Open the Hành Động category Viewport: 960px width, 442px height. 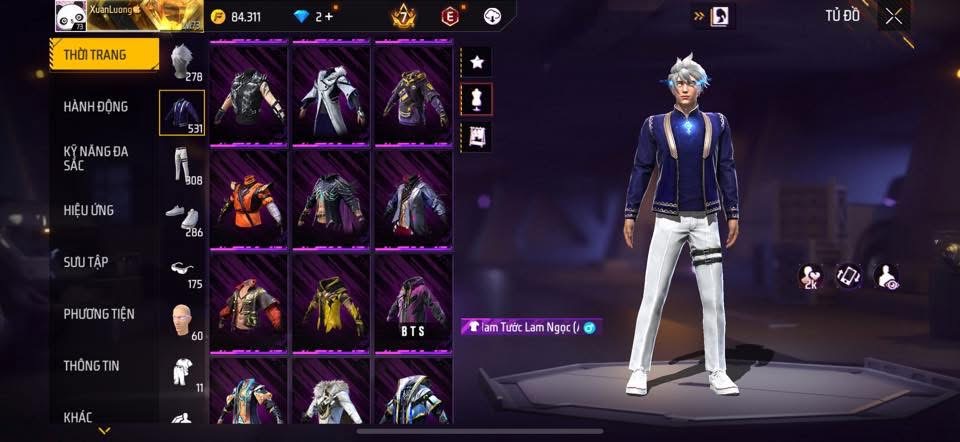tap(96, 107)
